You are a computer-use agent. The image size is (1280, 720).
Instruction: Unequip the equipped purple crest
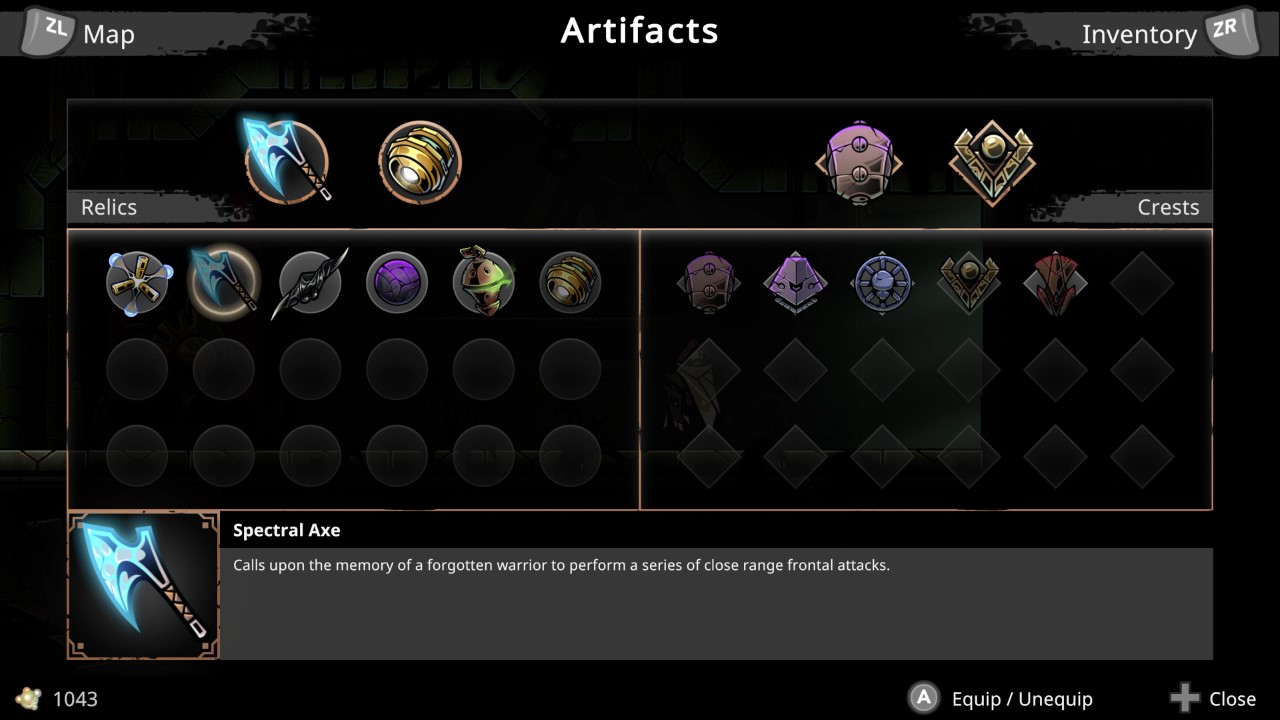(x=860, y=162)
